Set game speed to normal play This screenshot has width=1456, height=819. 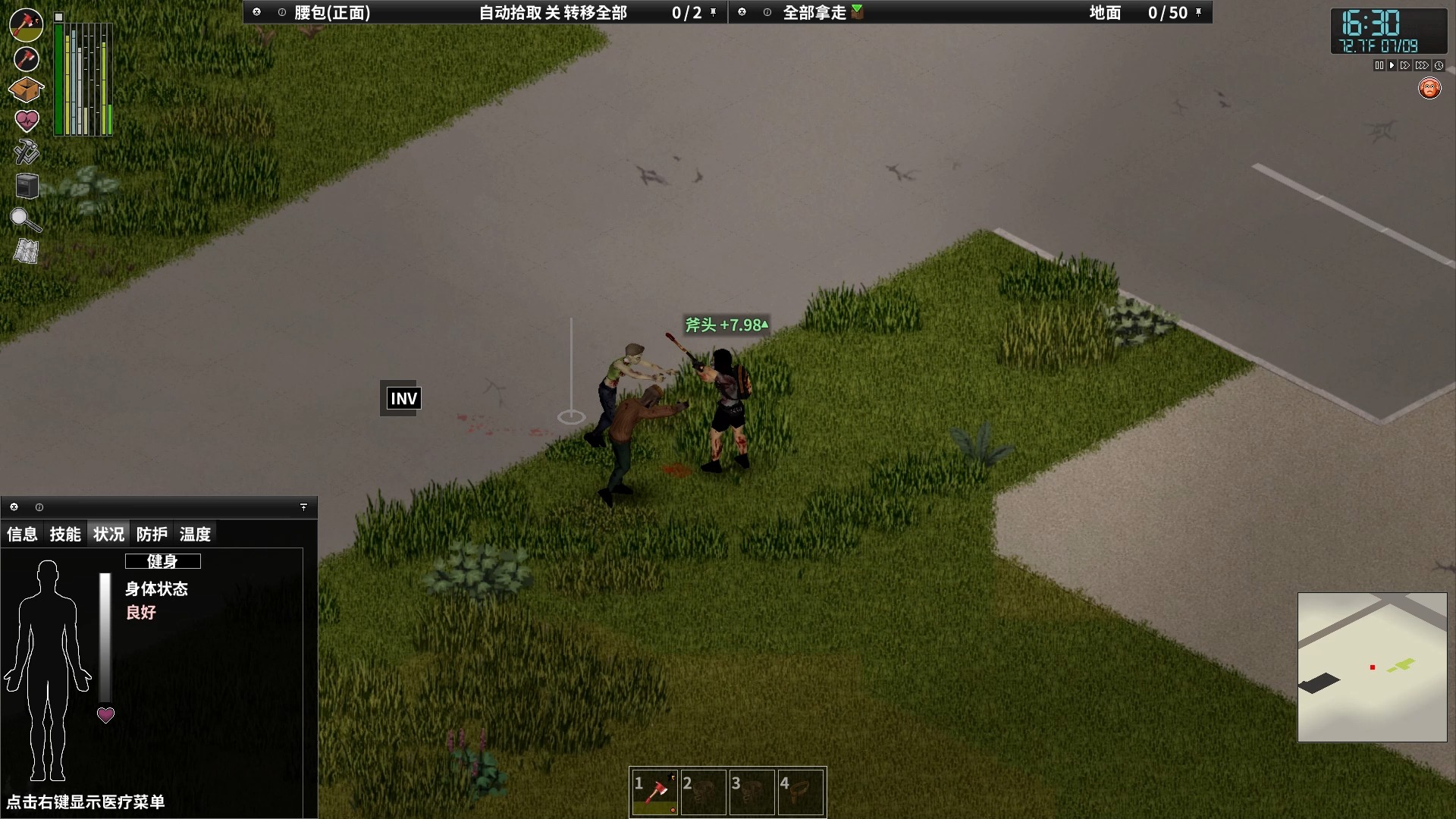[1392, 66]
